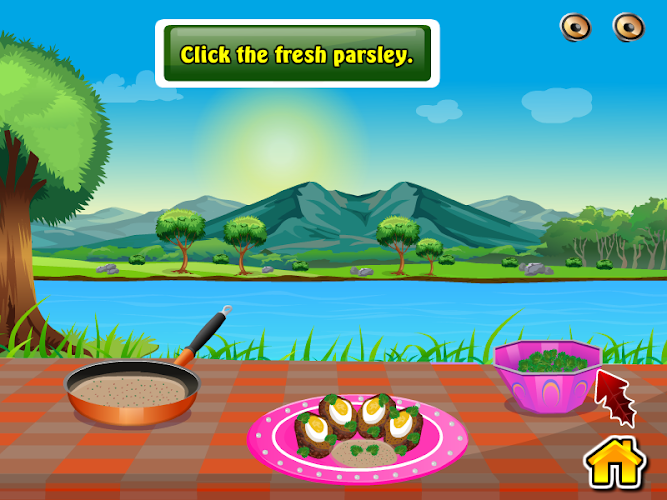Return home with the yellow house button
This screenshot has height=500, width=667.
(x=613, y=461)
